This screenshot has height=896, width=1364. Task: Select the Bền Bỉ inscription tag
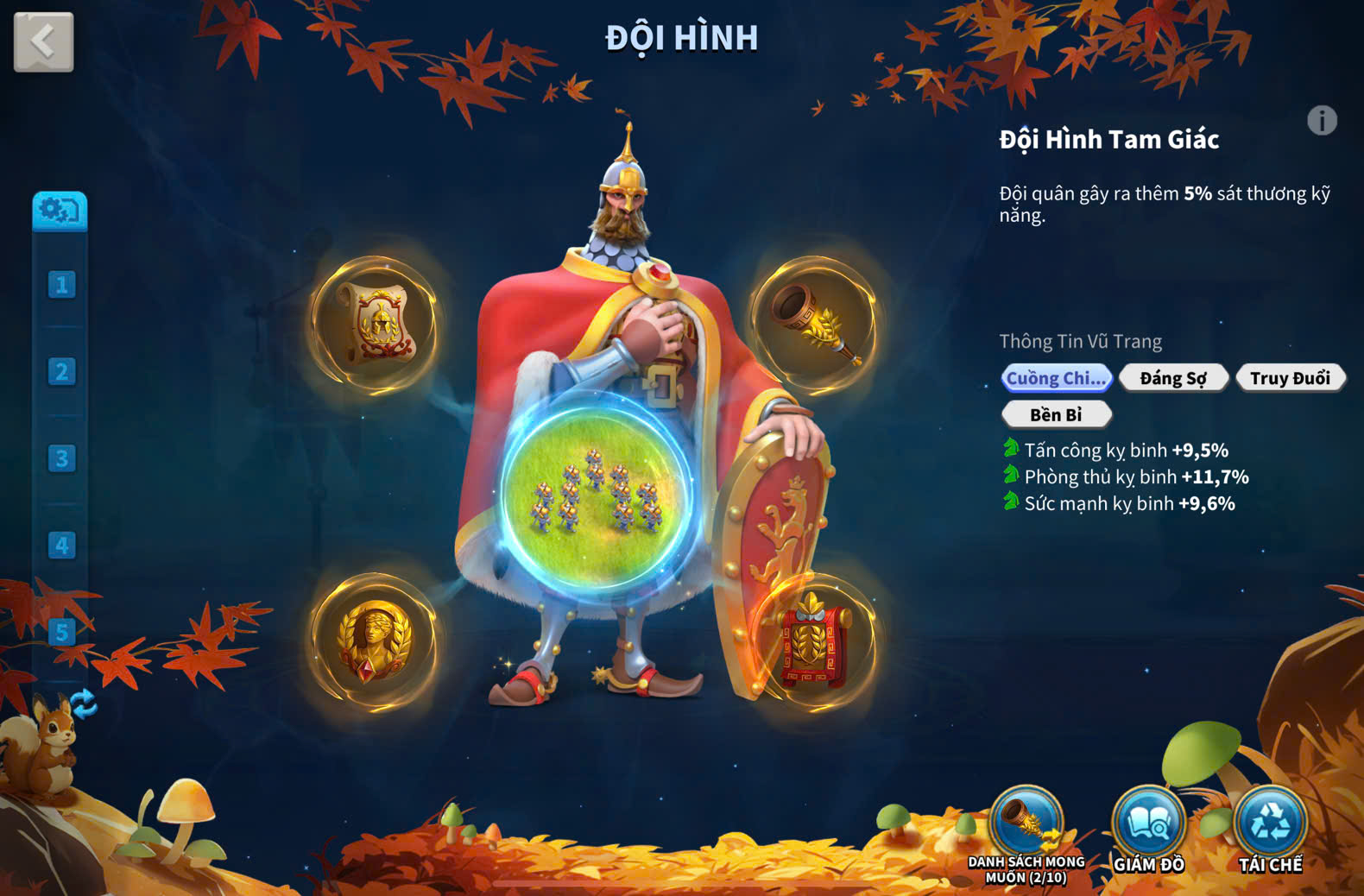(1056, 415)
